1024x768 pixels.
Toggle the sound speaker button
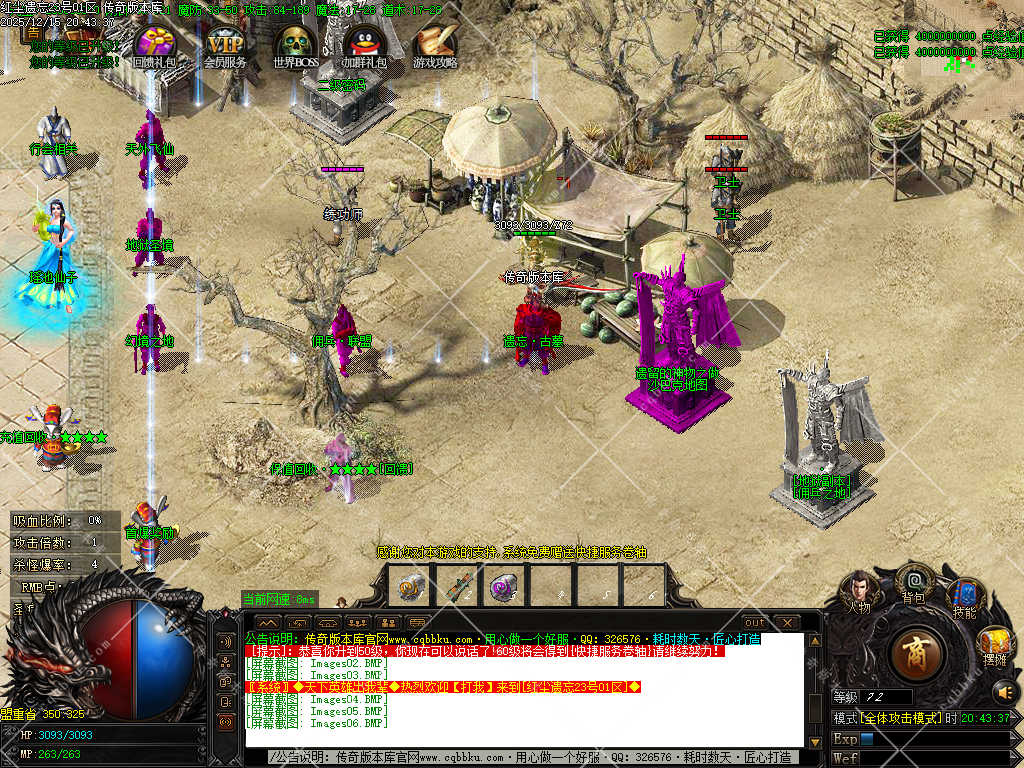tap(1003, 691)
